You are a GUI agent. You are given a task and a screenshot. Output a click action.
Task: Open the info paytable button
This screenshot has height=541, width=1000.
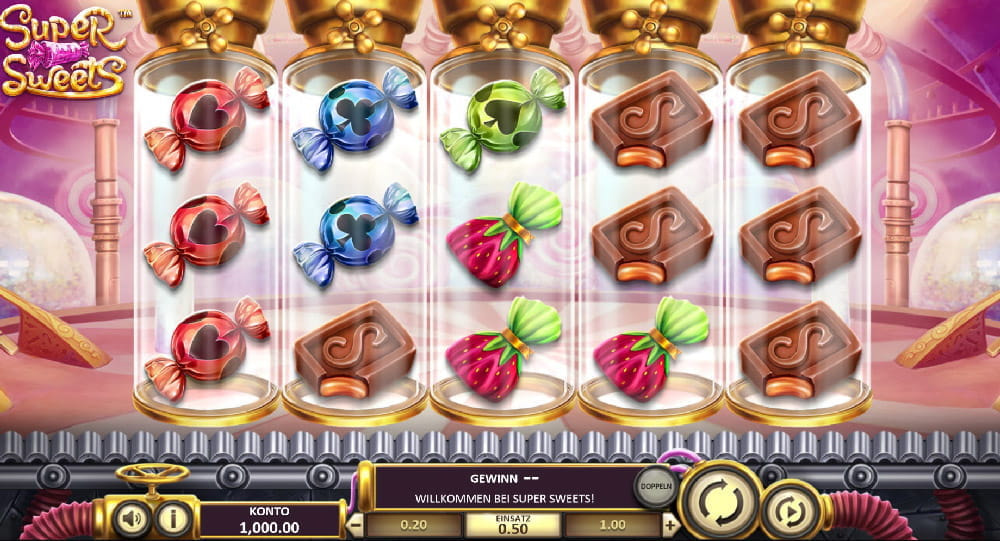click(x=174, y=517)
